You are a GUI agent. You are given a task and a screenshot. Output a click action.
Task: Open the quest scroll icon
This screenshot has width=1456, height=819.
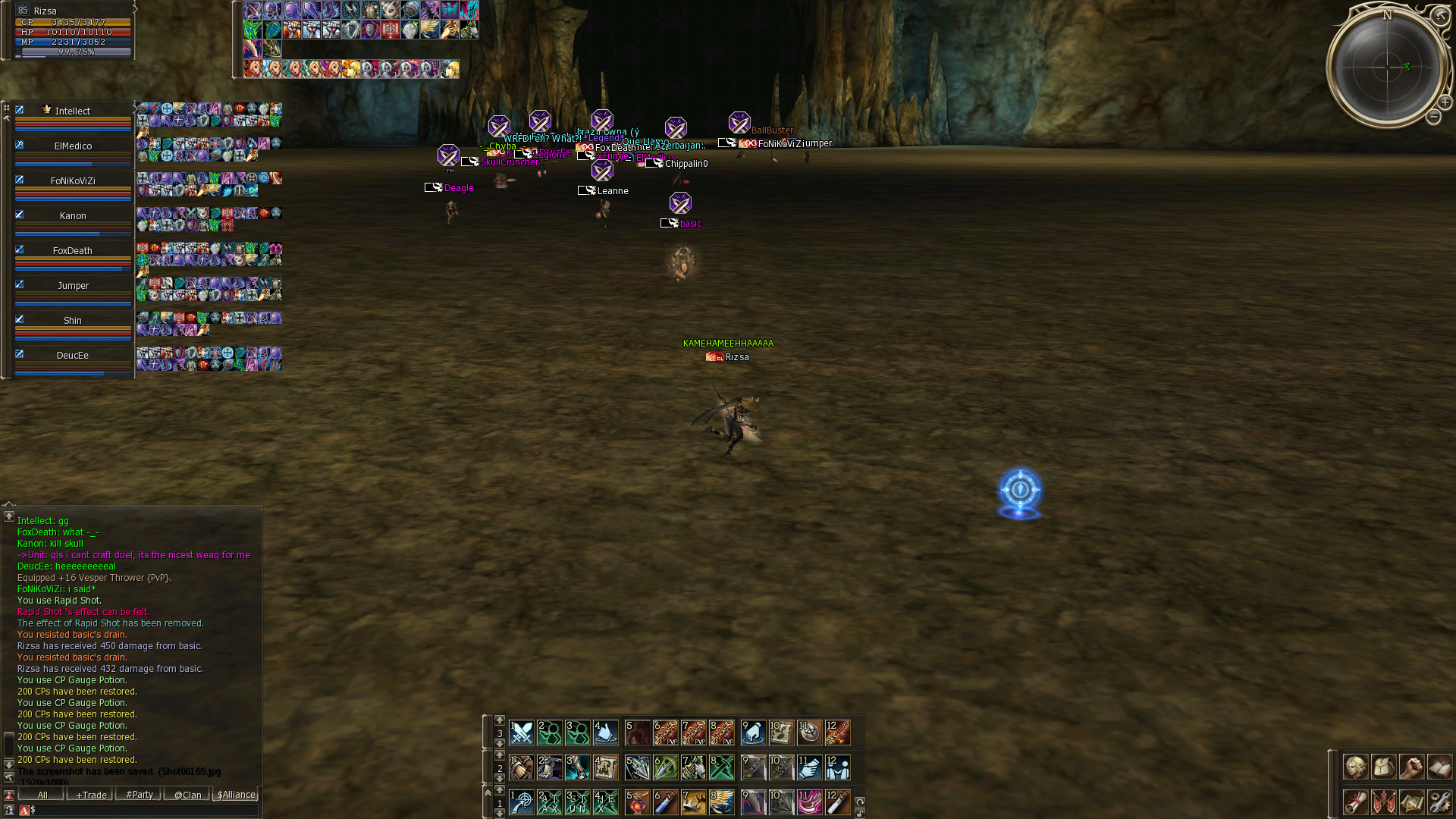pyautogui.click(x=1355, y=801)
